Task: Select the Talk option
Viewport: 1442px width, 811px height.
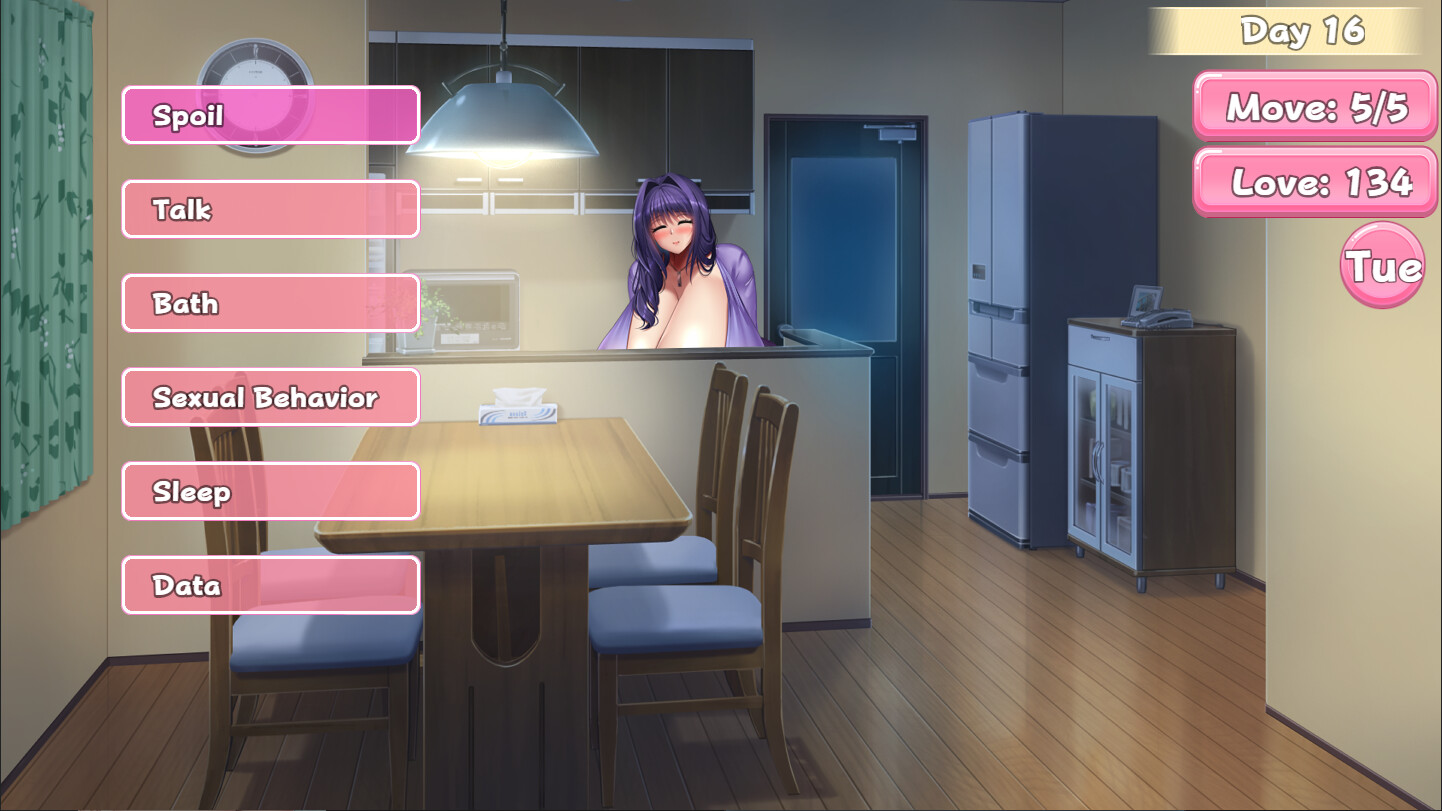Action: click(270, 209)
